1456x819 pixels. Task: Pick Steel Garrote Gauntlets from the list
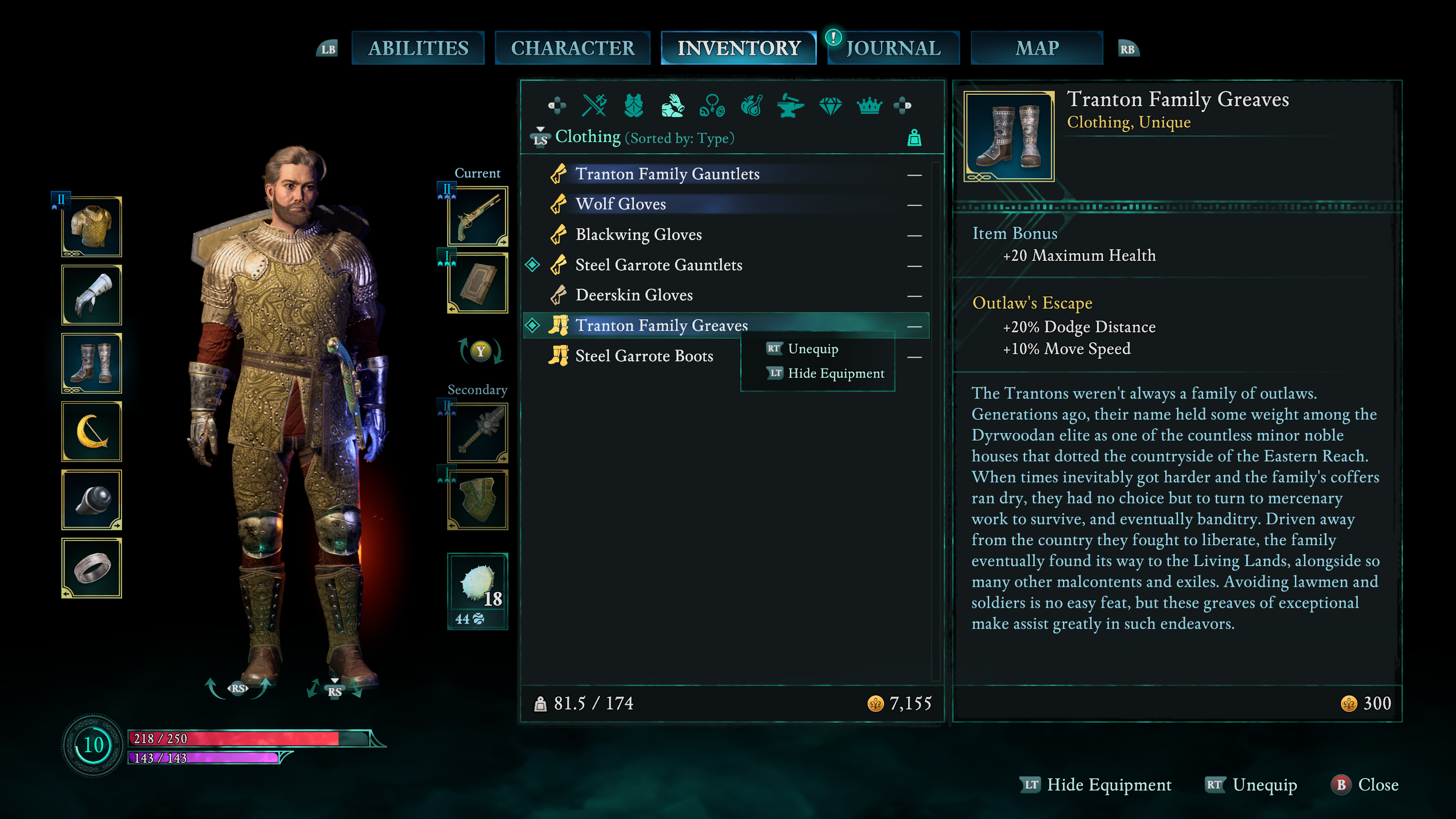click(x=659, y=265)
